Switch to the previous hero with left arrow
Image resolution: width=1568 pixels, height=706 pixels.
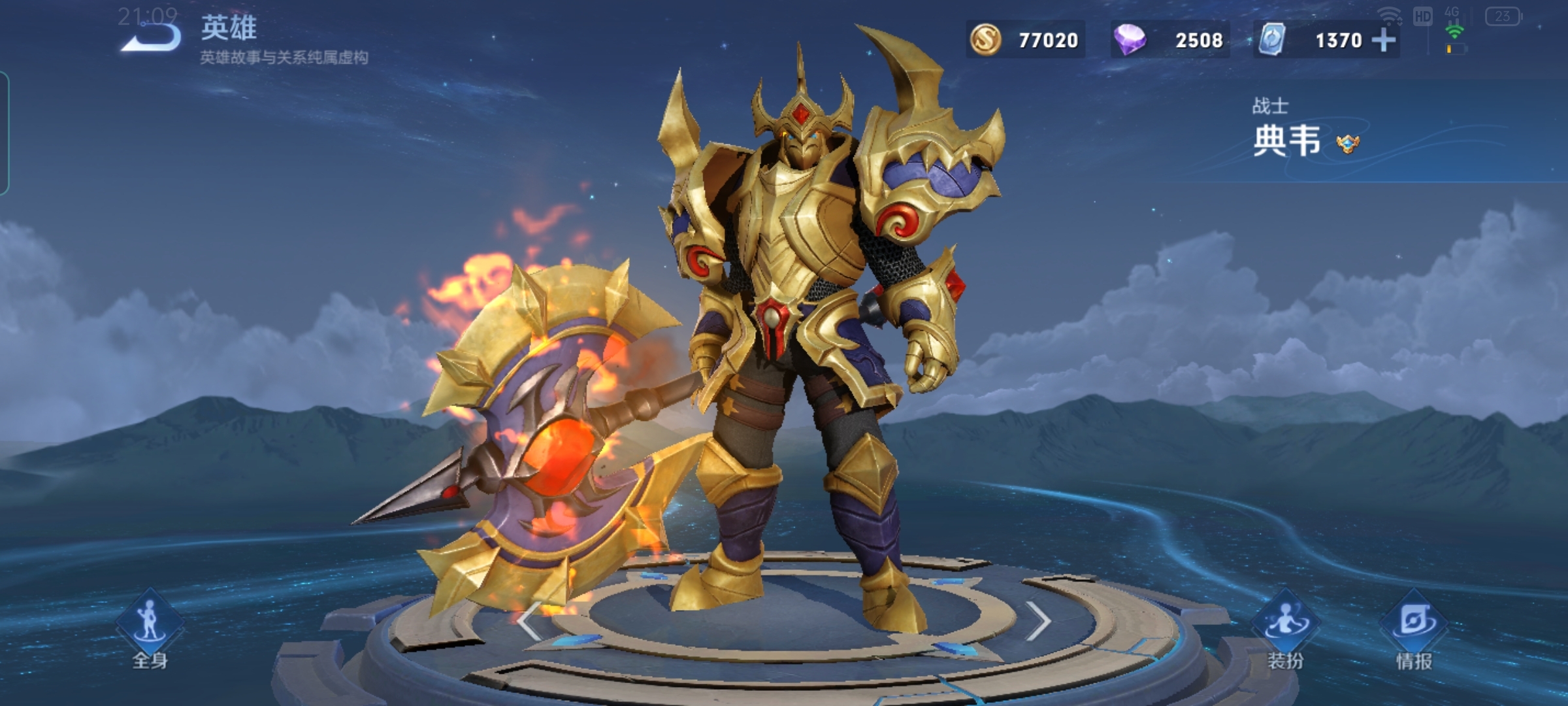coord(529,621)
